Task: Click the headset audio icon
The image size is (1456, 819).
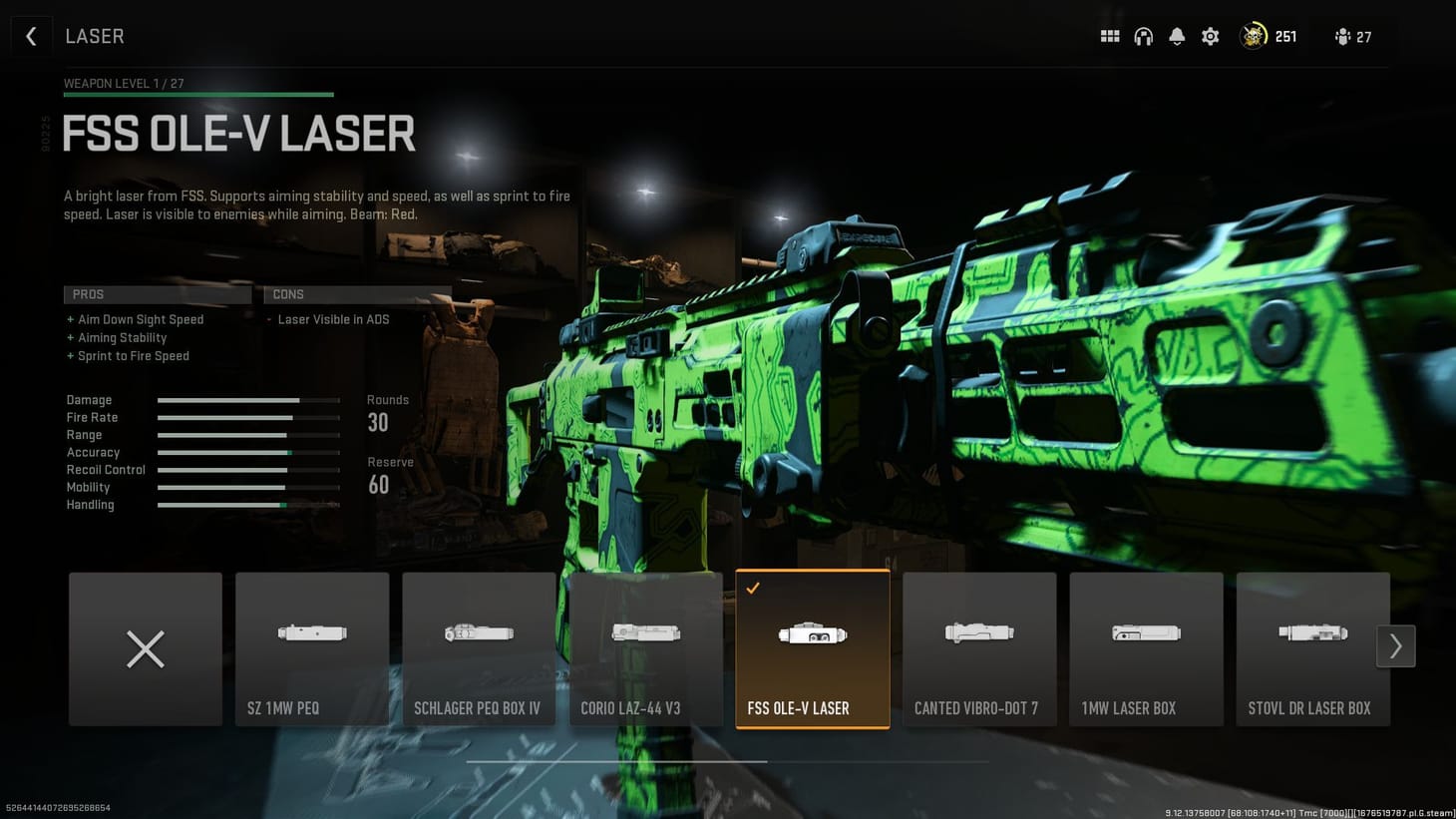Action: point(1143,36)
